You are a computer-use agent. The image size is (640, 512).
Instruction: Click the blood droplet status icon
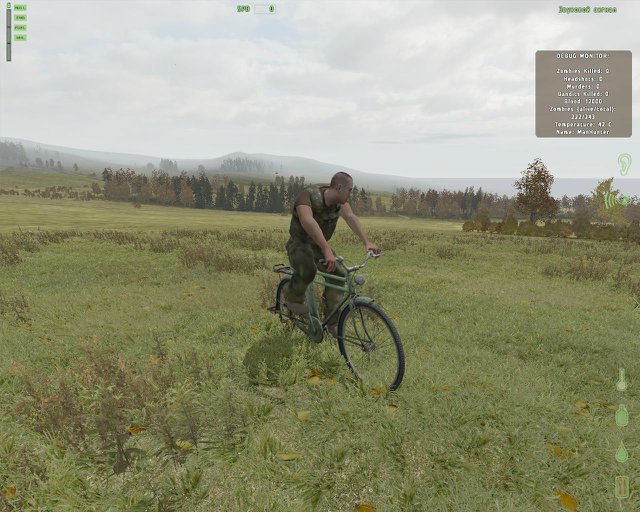pos(621,452)
